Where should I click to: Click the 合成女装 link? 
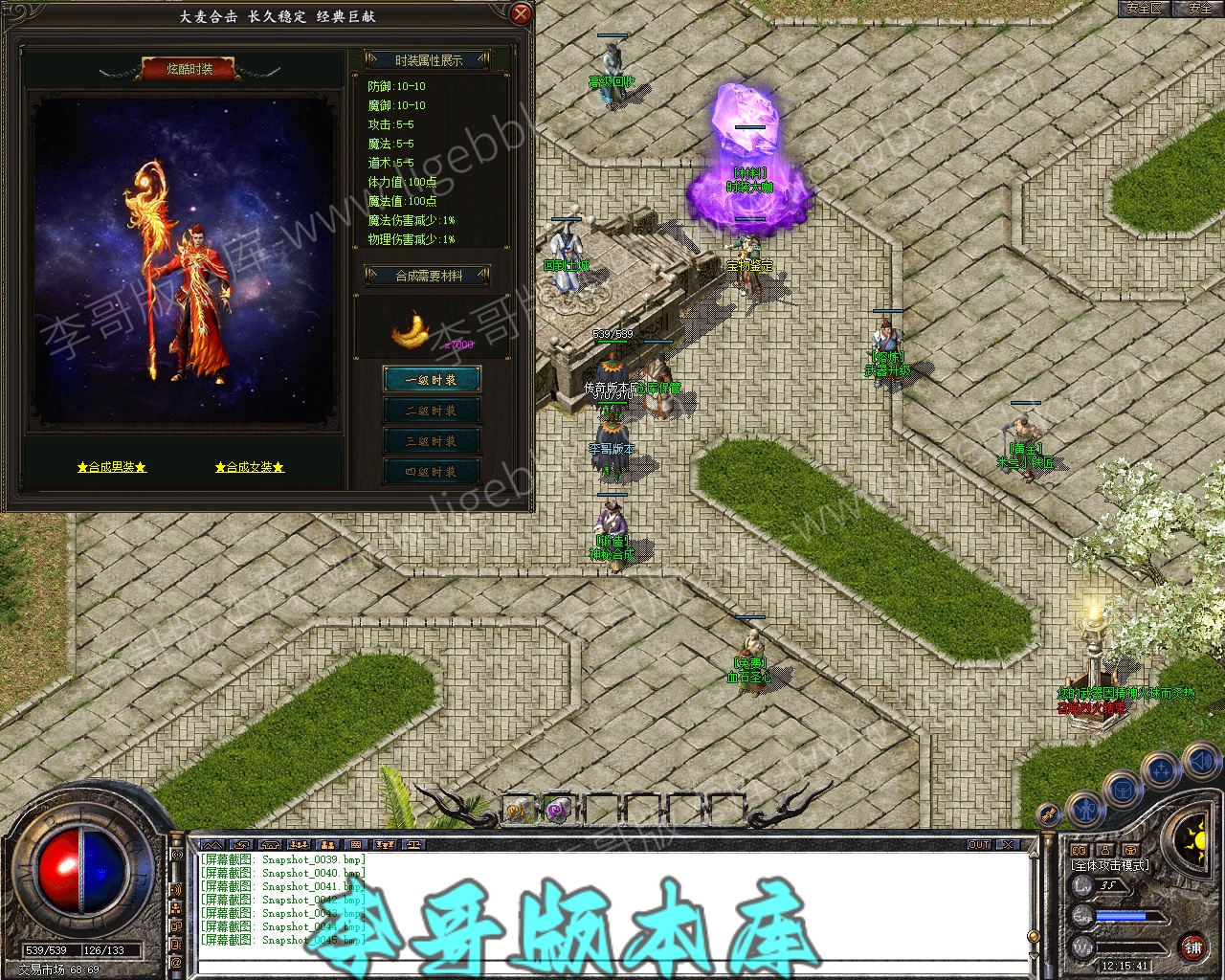click(250, 467)
